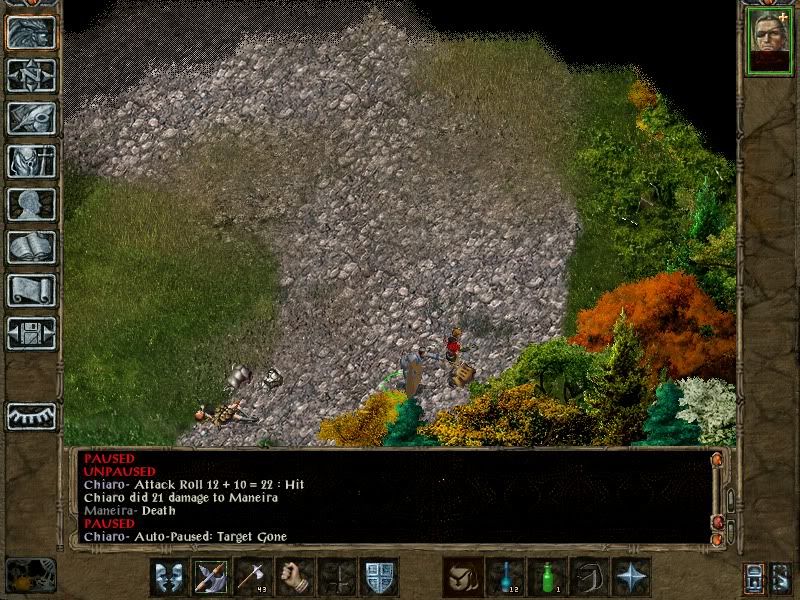The height and width of the screenshot is (600, 800).
Task: Open the area map with compass icon
Action: [x=31, y=76]
